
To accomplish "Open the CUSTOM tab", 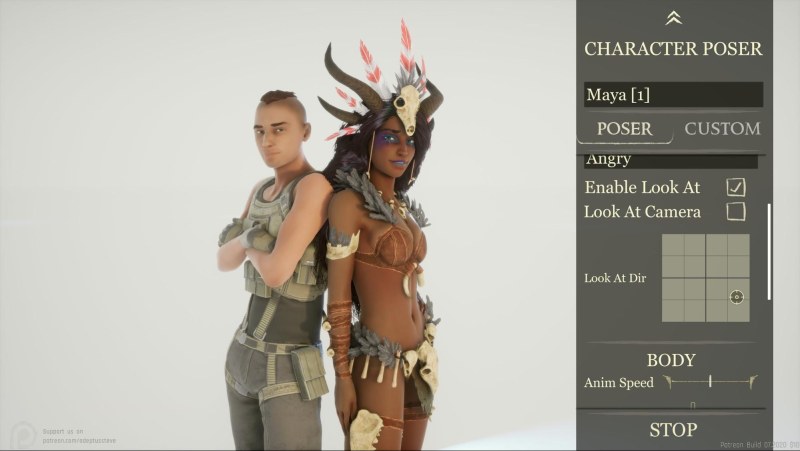I will pos(722,129).
